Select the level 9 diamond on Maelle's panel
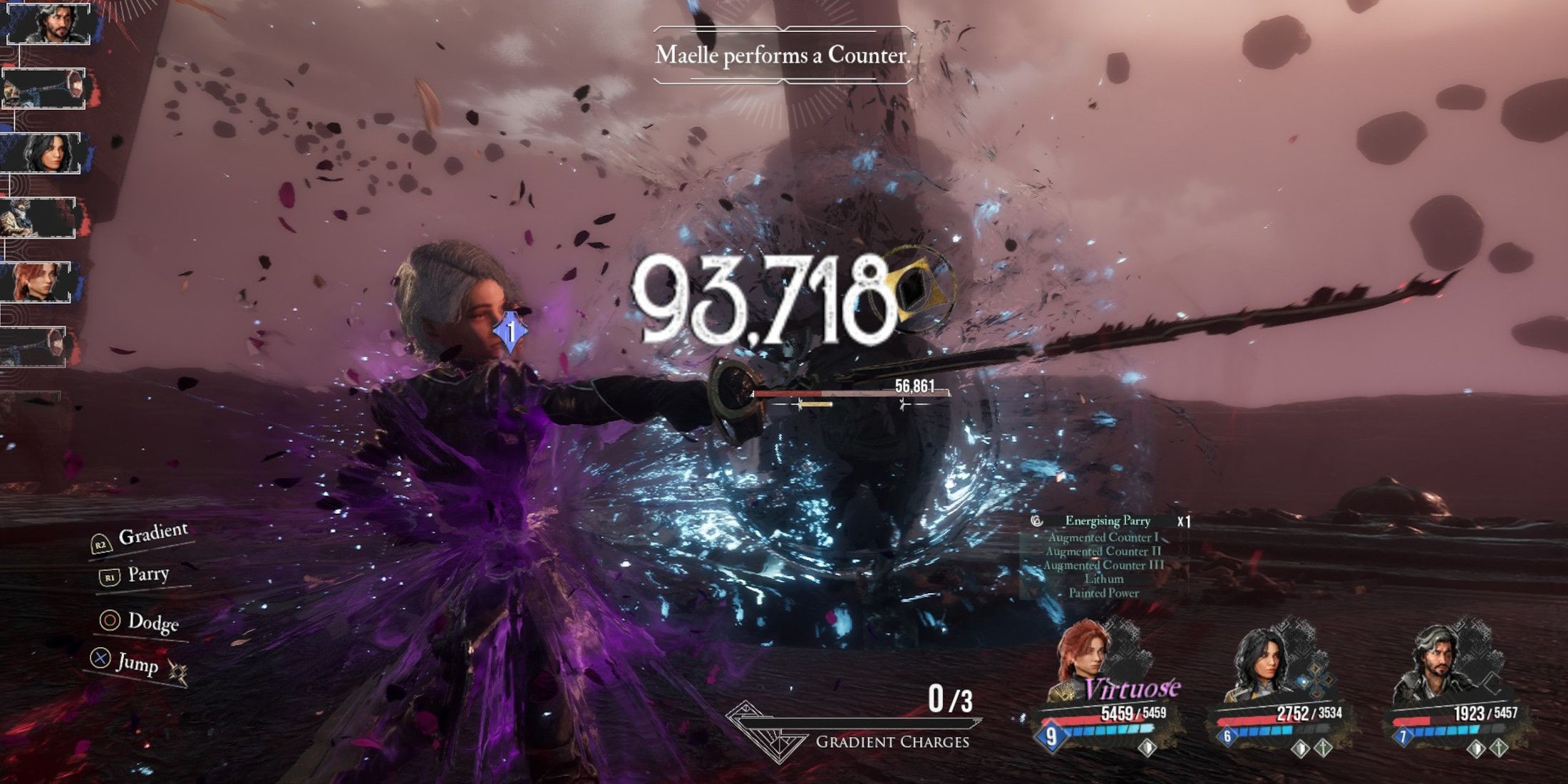The height and width of the screenshot is (784, 1568). coord(1051,737)
